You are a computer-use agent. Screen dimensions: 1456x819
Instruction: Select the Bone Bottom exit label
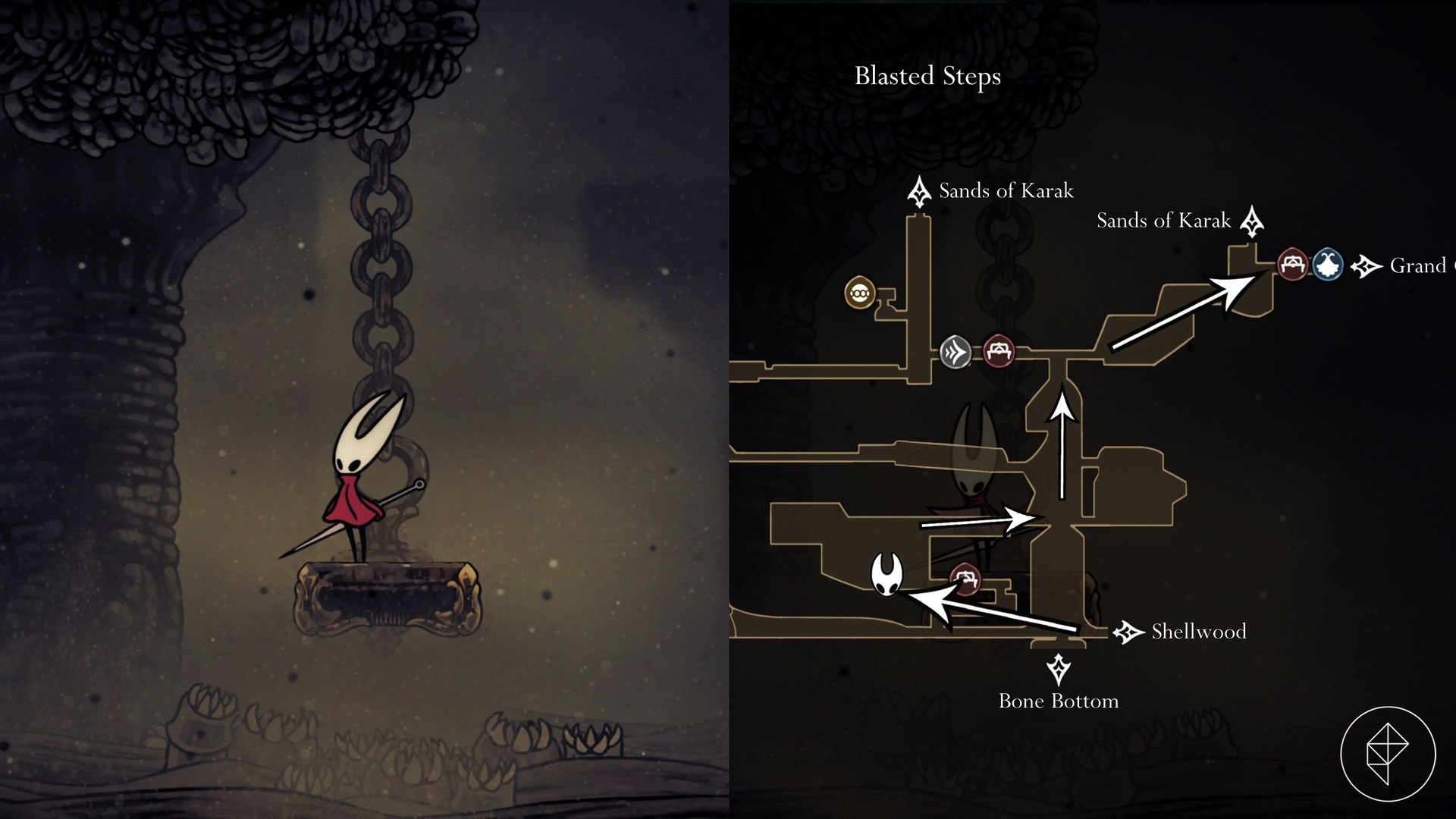1059,701
